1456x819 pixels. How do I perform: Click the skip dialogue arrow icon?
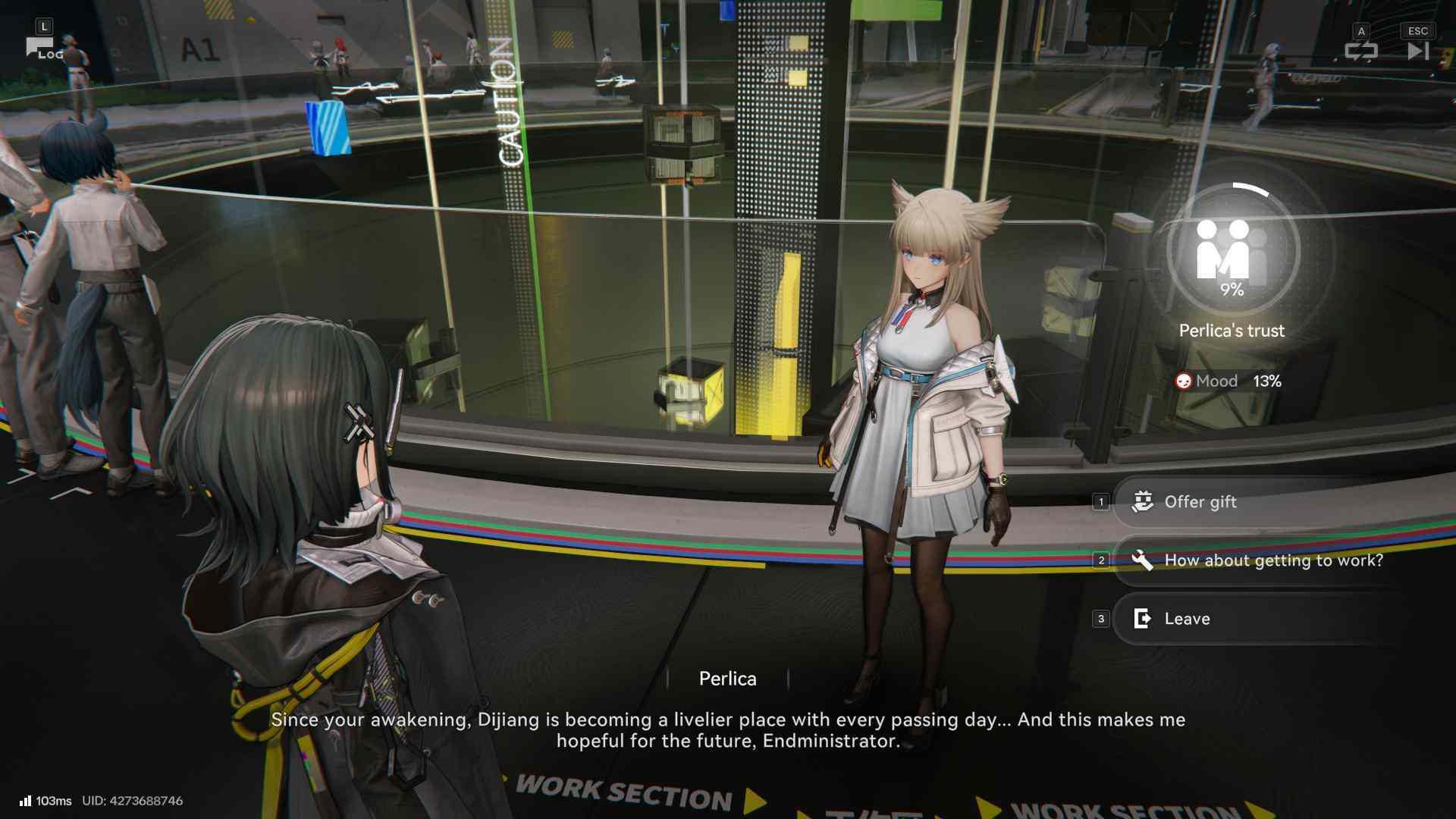click(1417, 52)
